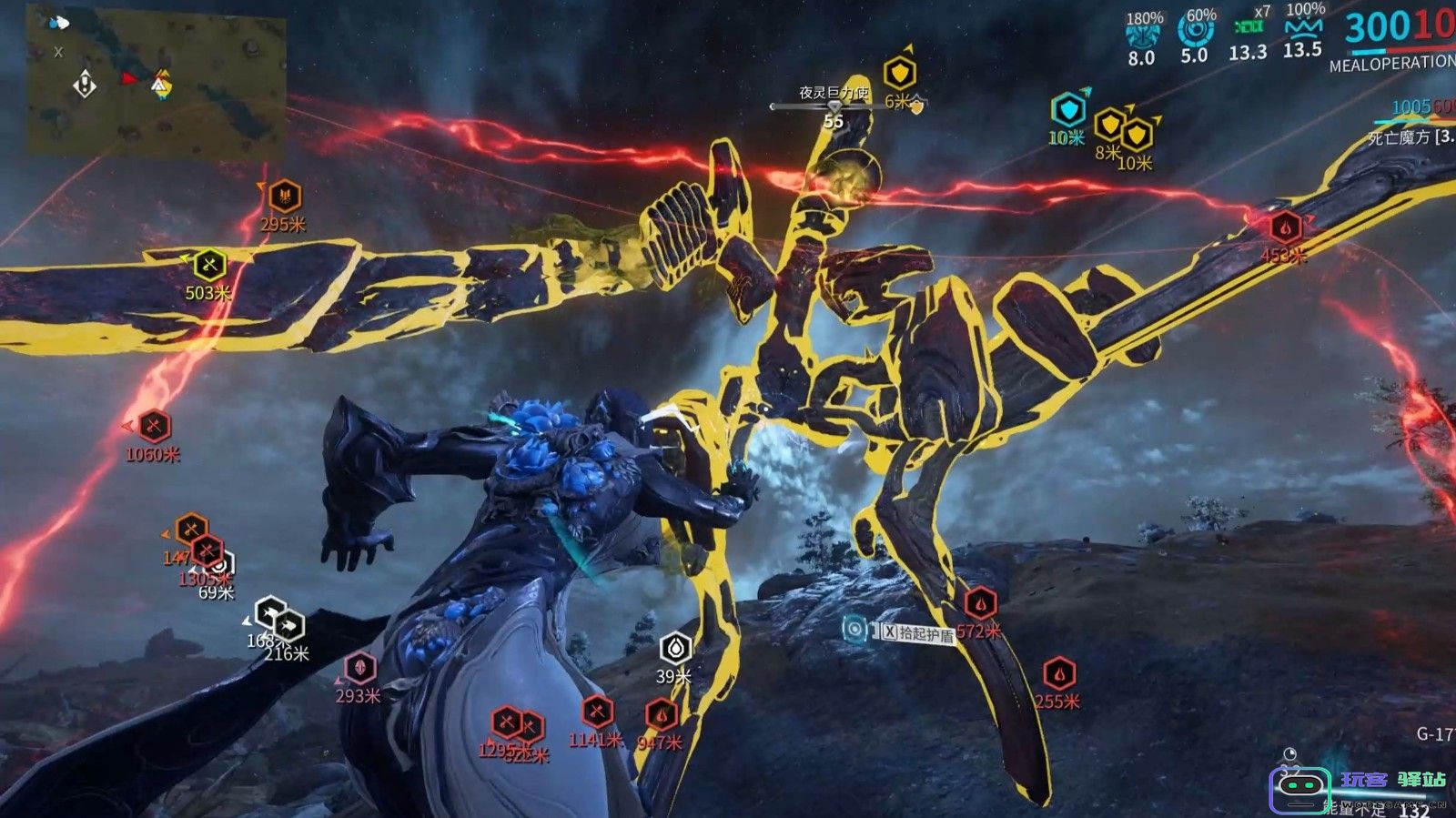
Task: Select the red flame marker at 947米
Action: (x=662, y=714)
